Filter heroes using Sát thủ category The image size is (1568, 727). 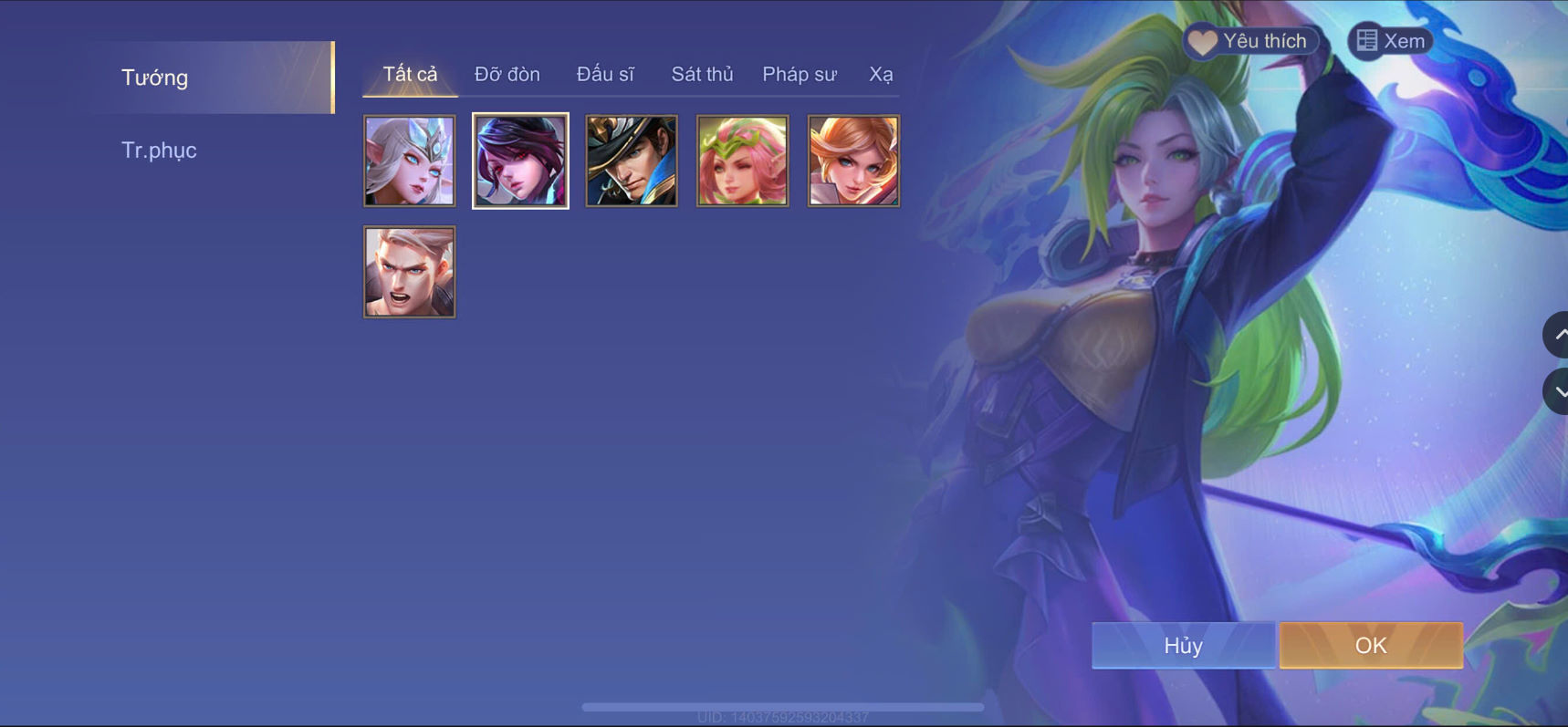click(x=702, y=74)
